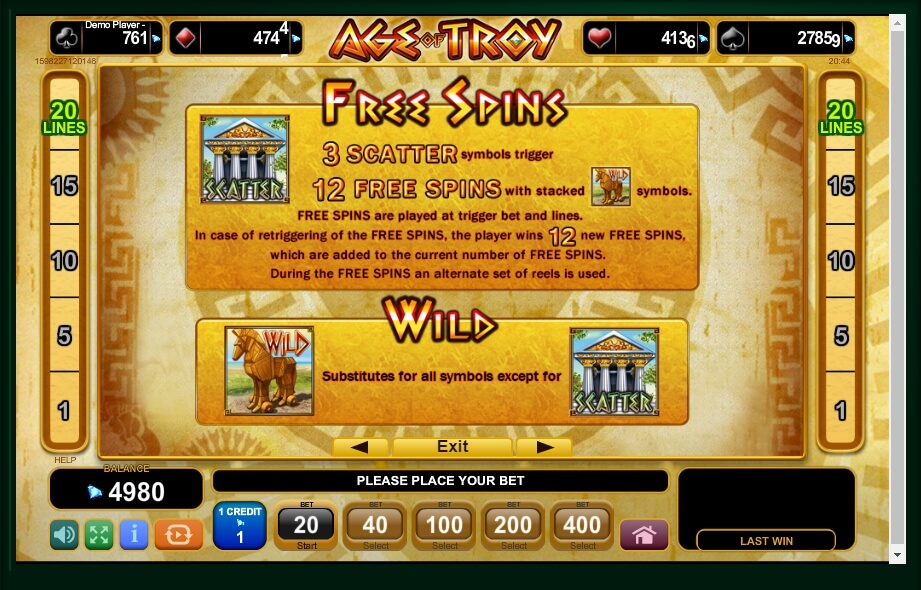
Task: Return to lobby via the home icon
Action: click(x=644, y=535)
